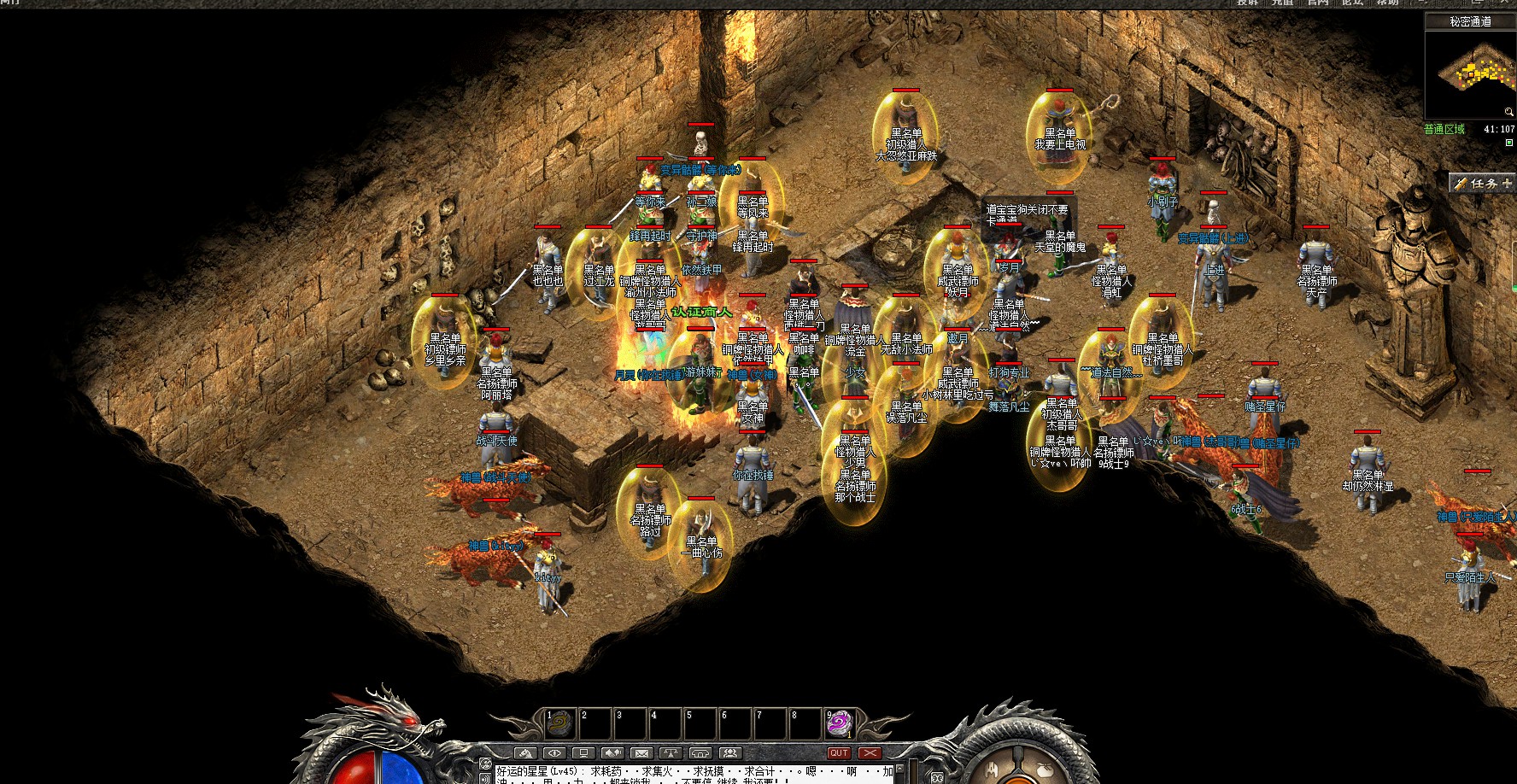Expand the 任务 quest tracker panel

(x=1506, y=184)
